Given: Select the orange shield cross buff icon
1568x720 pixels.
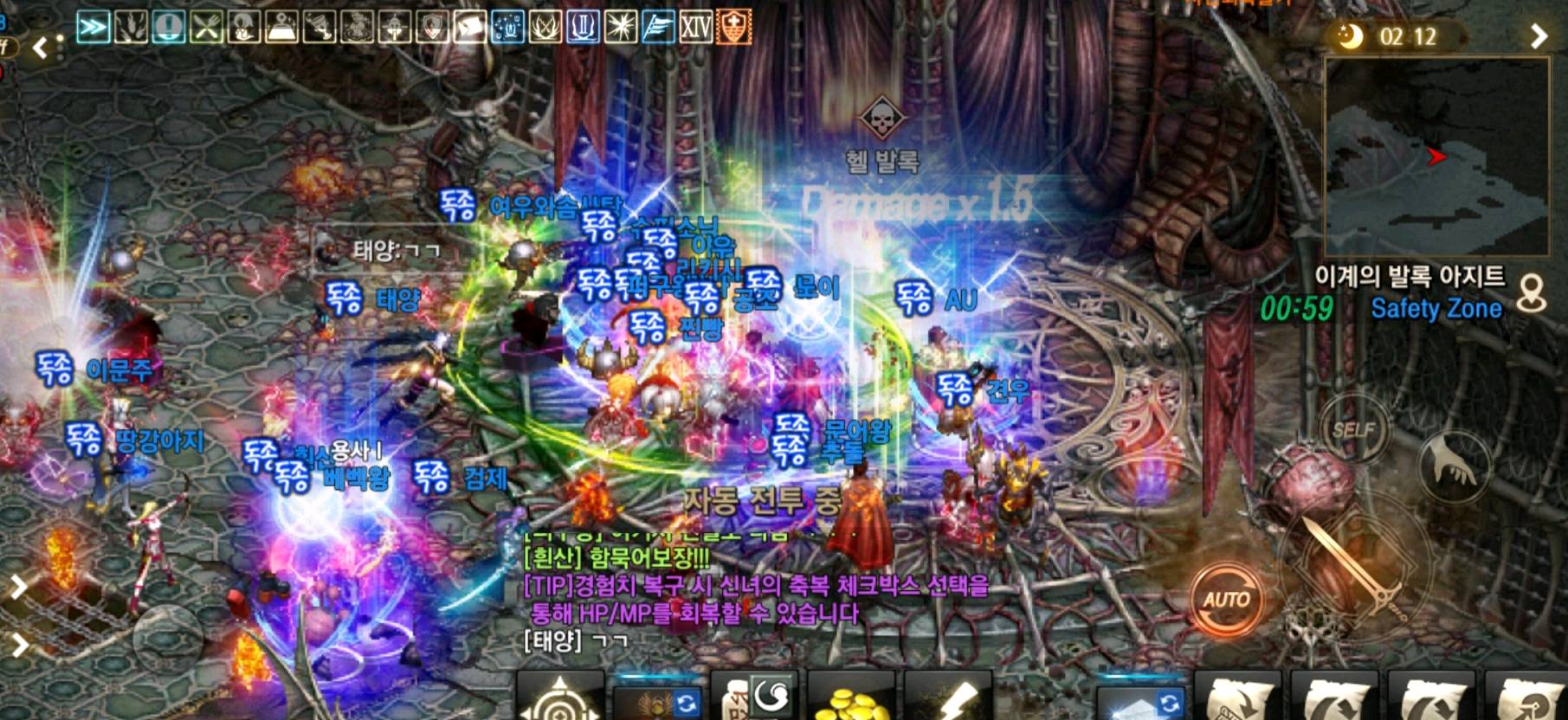Looking at the screenshot, I should (x=733, y=28).
